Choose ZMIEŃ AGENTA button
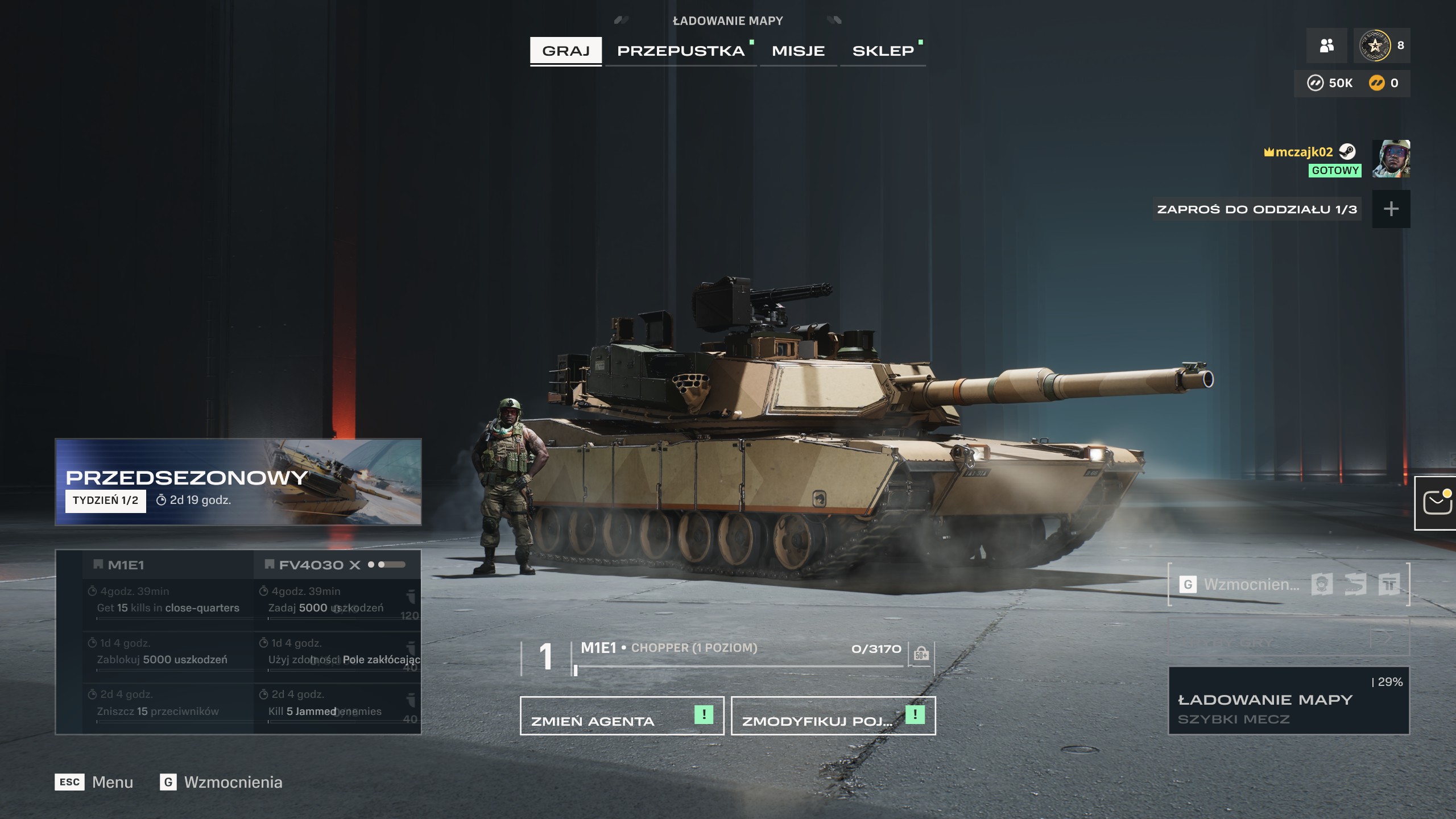 622,715
